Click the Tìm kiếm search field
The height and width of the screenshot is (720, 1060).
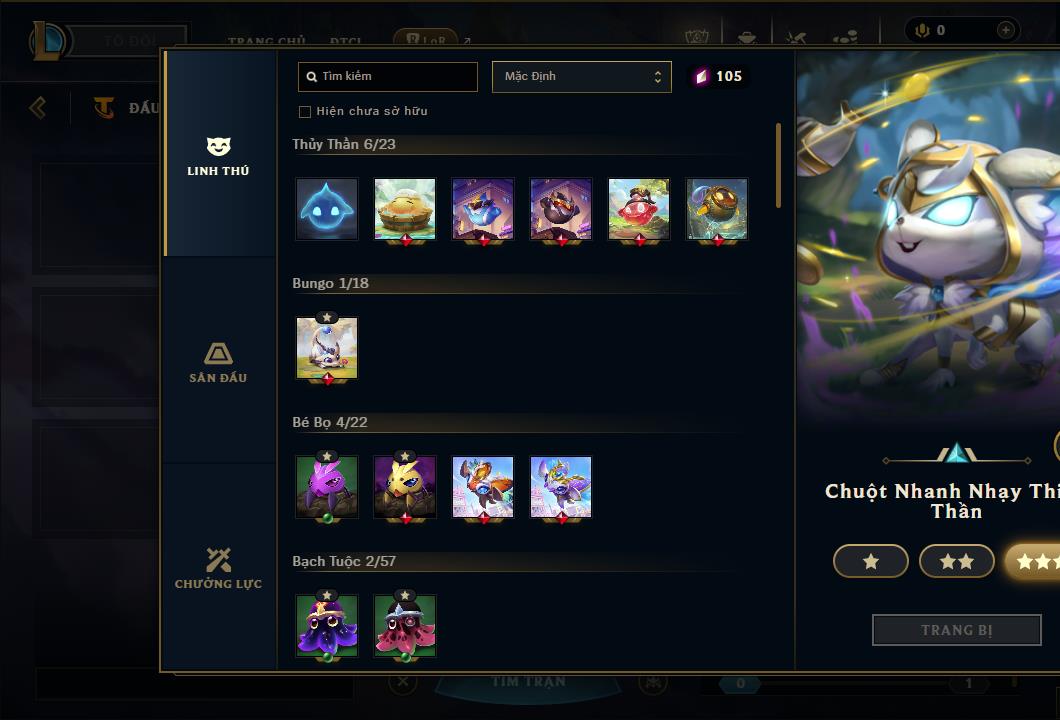pos(388,77)
